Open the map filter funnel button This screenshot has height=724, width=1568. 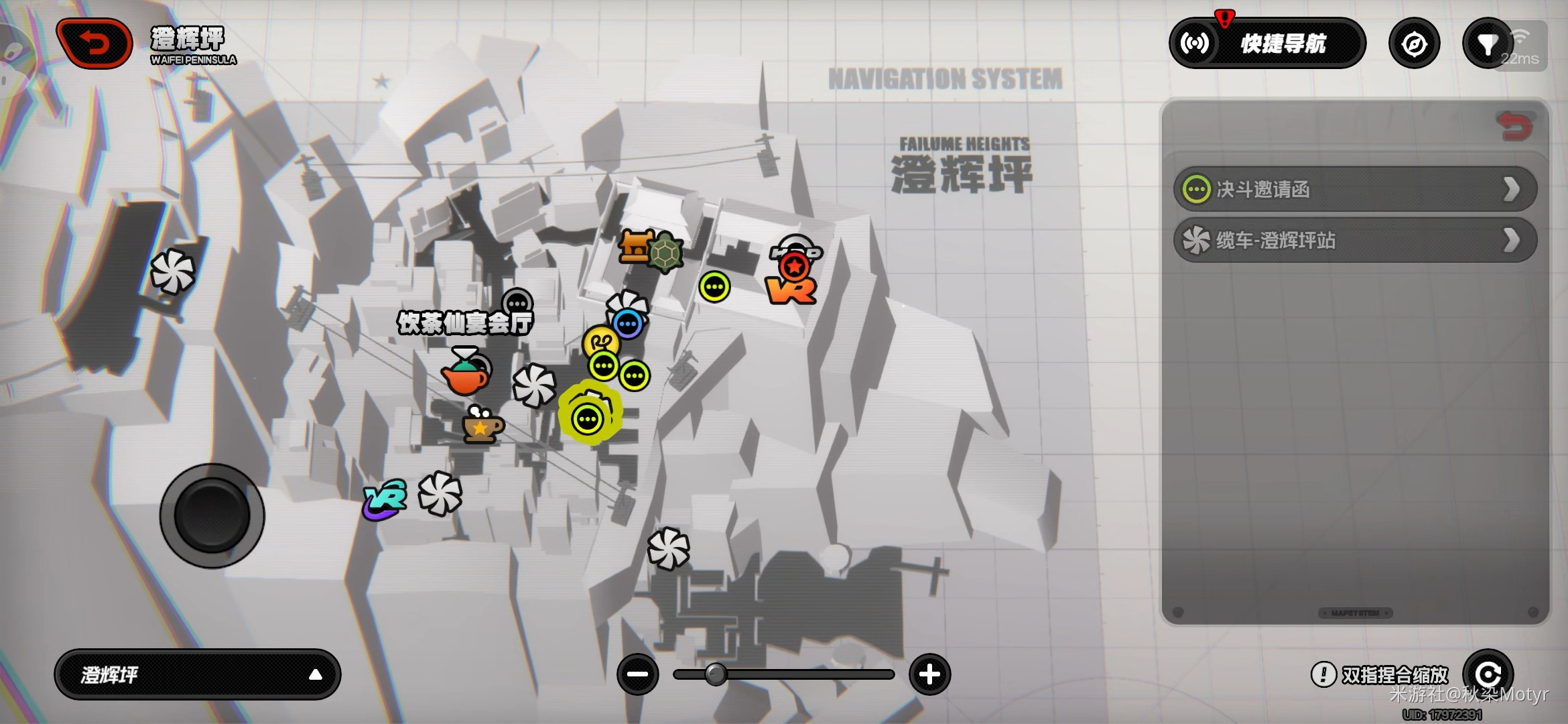coord(1487,44)
